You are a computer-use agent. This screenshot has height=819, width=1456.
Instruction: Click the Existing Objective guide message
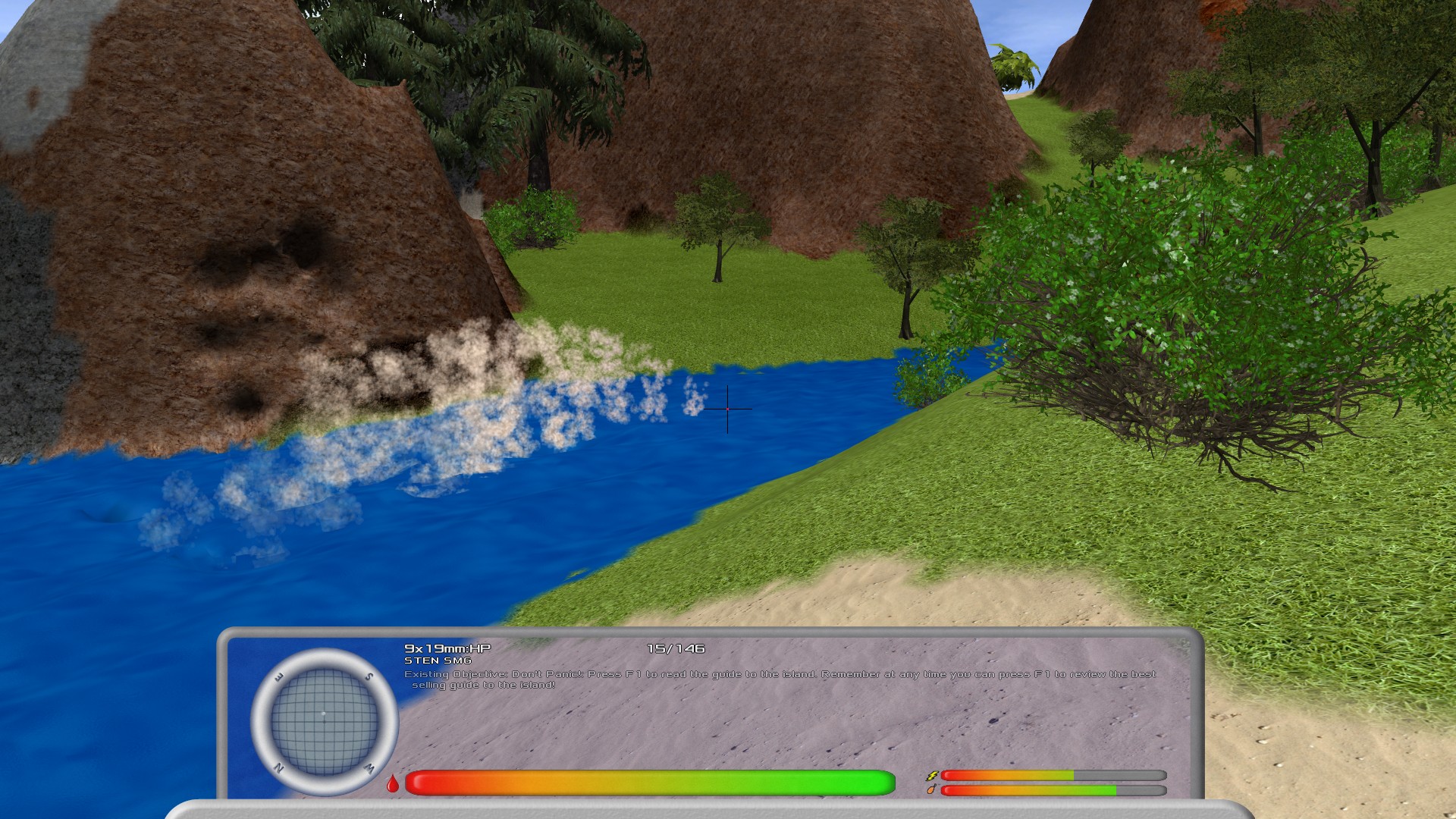coord(780,679)
